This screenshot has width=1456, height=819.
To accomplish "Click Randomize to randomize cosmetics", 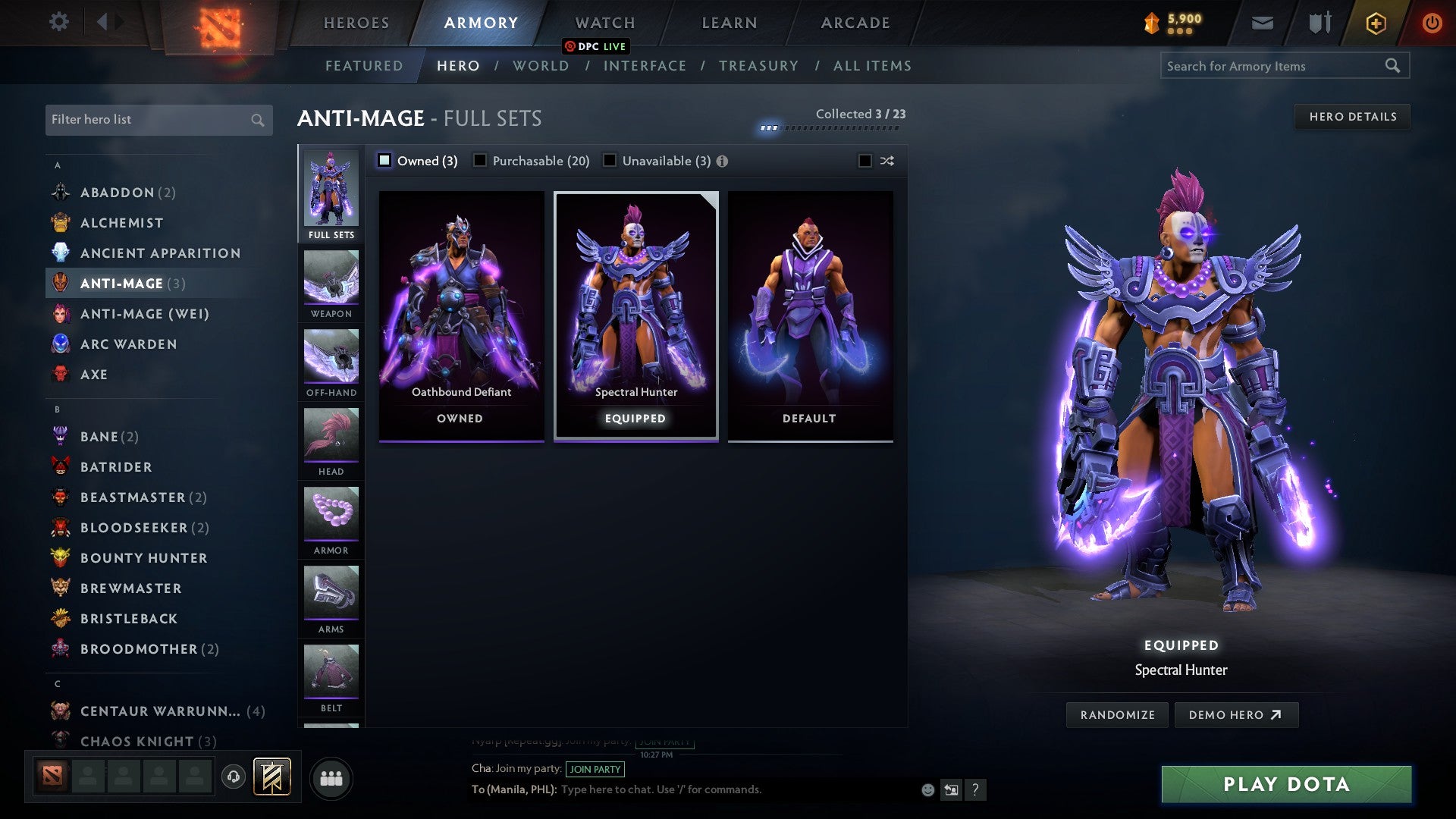I will tap(1116, 714).
